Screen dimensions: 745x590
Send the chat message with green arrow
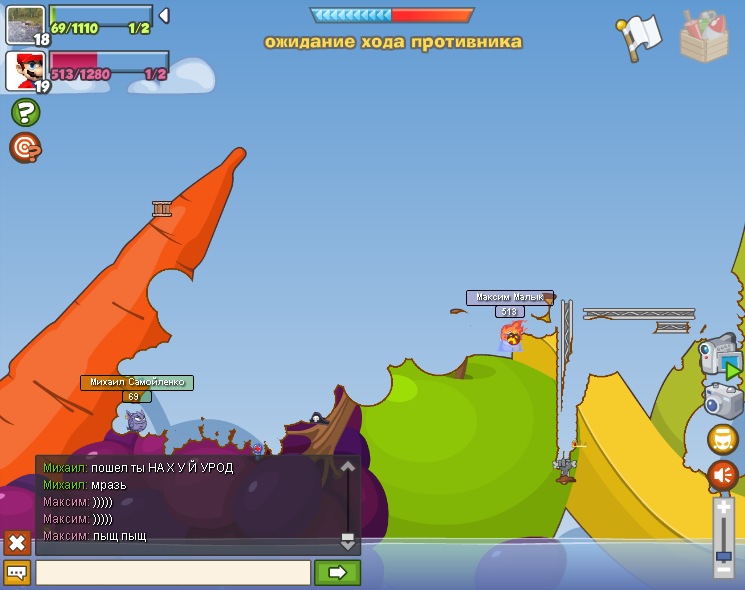tap(337, 573)
